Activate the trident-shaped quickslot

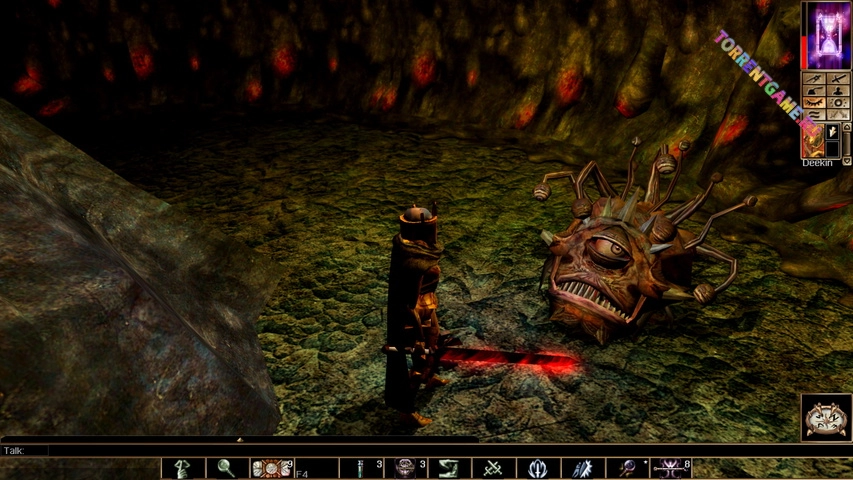(538, 468)
